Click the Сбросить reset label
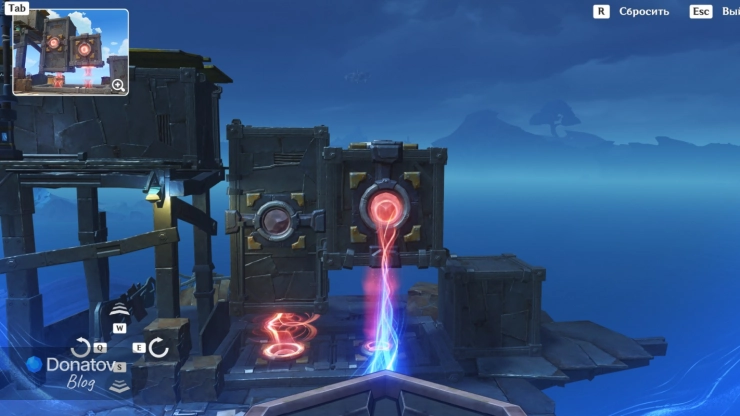 pyautogui.click(x=643, y=12)
